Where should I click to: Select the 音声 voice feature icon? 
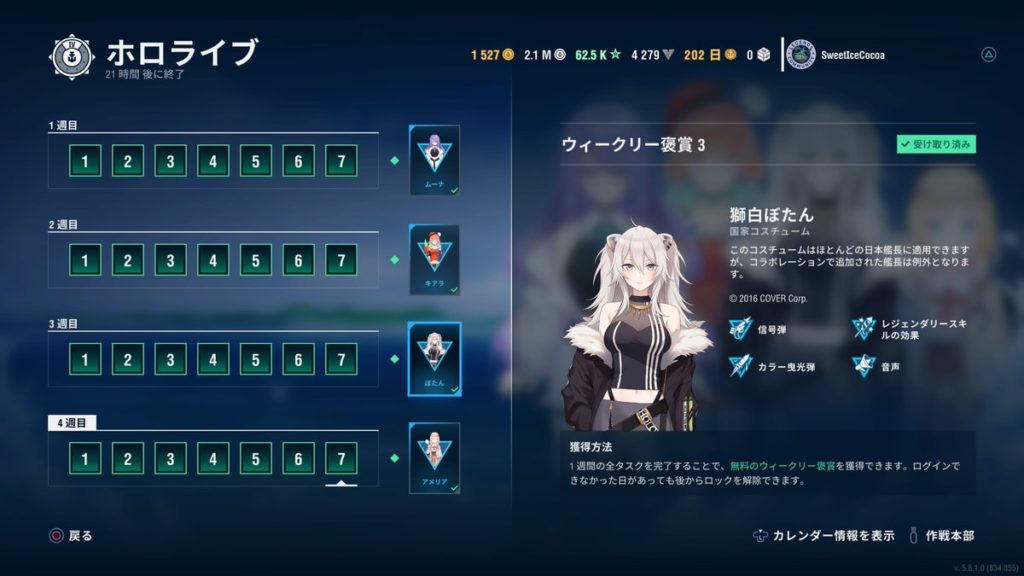pyautogui.click(x=865, y=367)
